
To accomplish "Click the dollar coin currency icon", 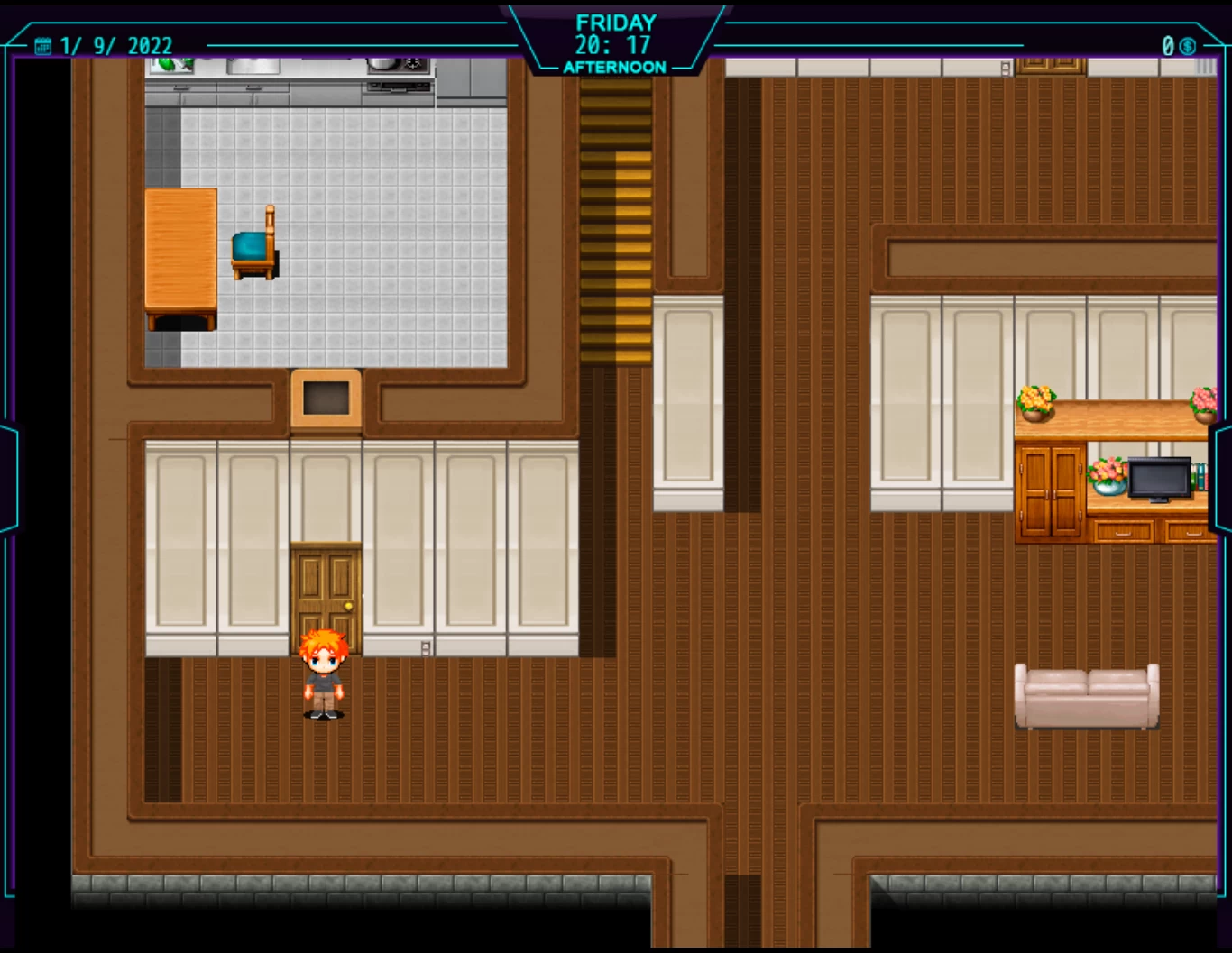I will pos(1189,44).
